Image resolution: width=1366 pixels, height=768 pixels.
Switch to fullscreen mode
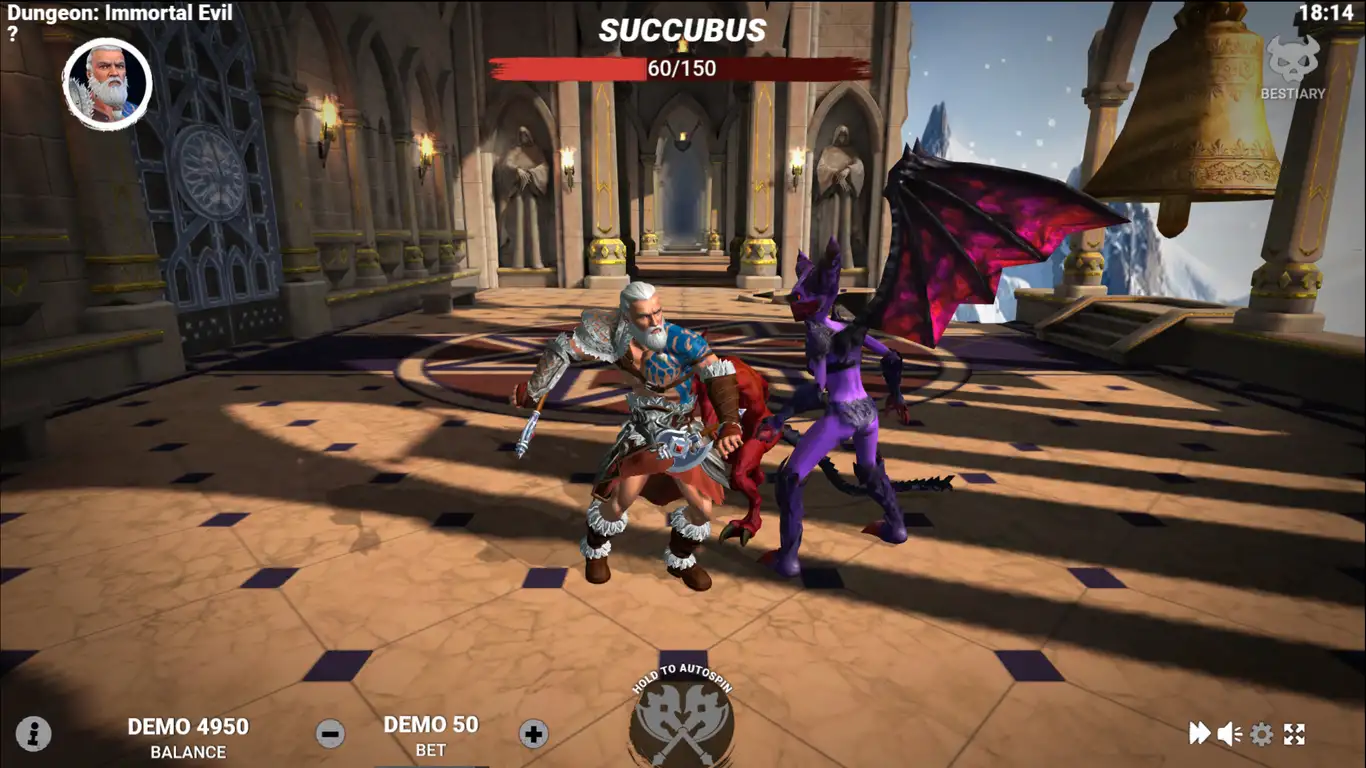pyautogui.click(x=1294, y=734)
